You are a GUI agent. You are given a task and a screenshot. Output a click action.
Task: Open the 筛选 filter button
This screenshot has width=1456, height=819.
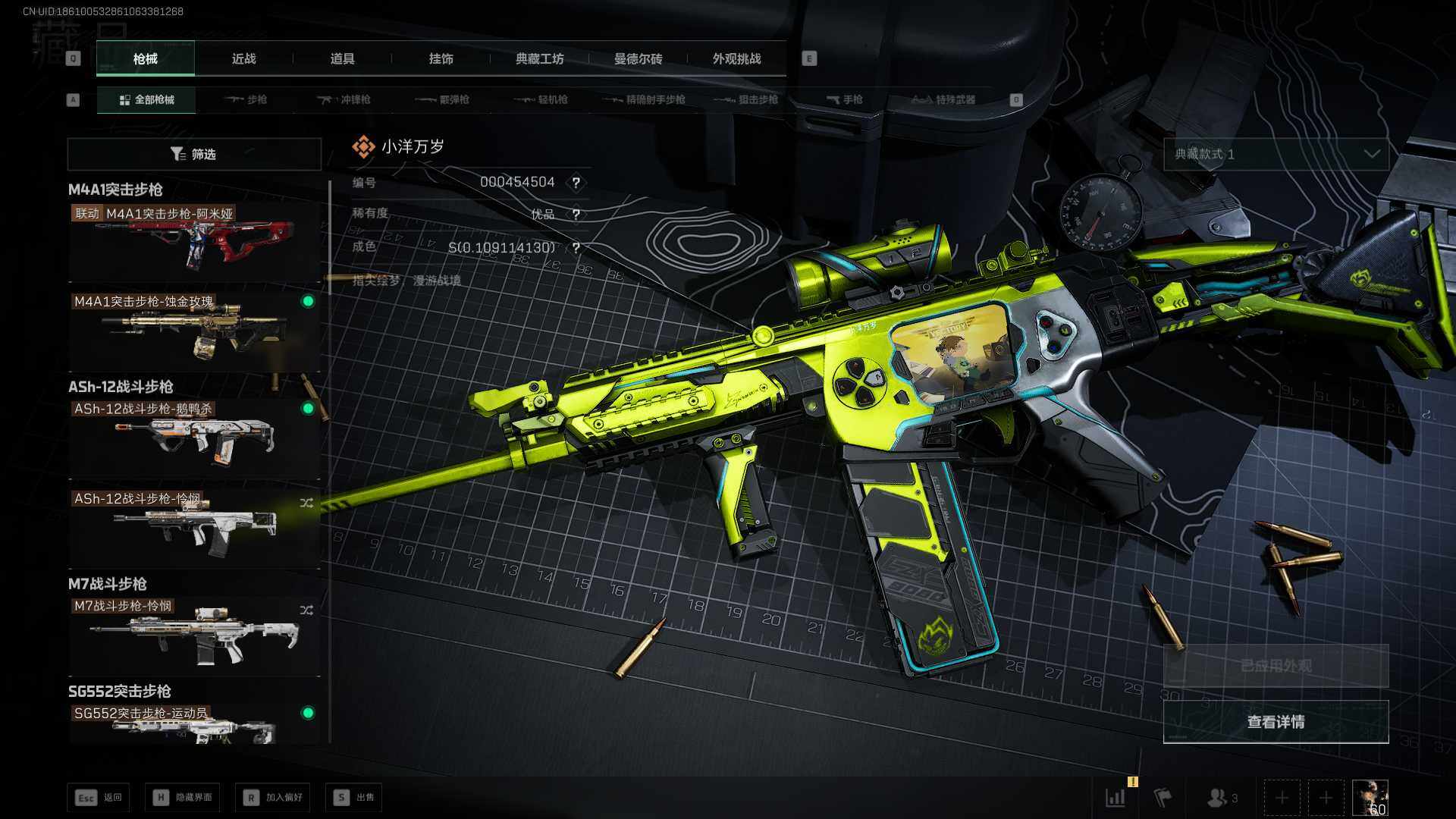pyautogui.click(x=194, y=154)
